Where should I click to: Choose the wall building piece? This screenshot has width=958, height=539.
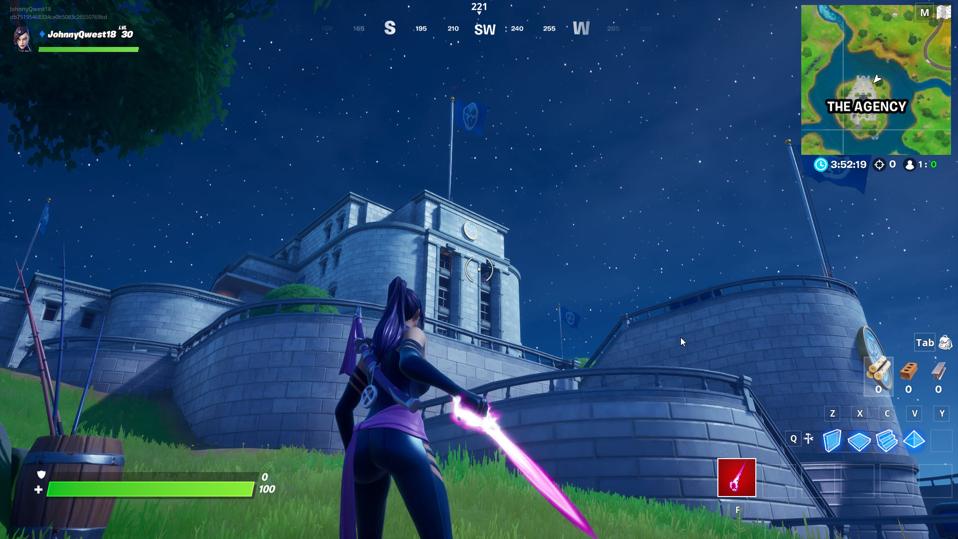click(832, 440)
